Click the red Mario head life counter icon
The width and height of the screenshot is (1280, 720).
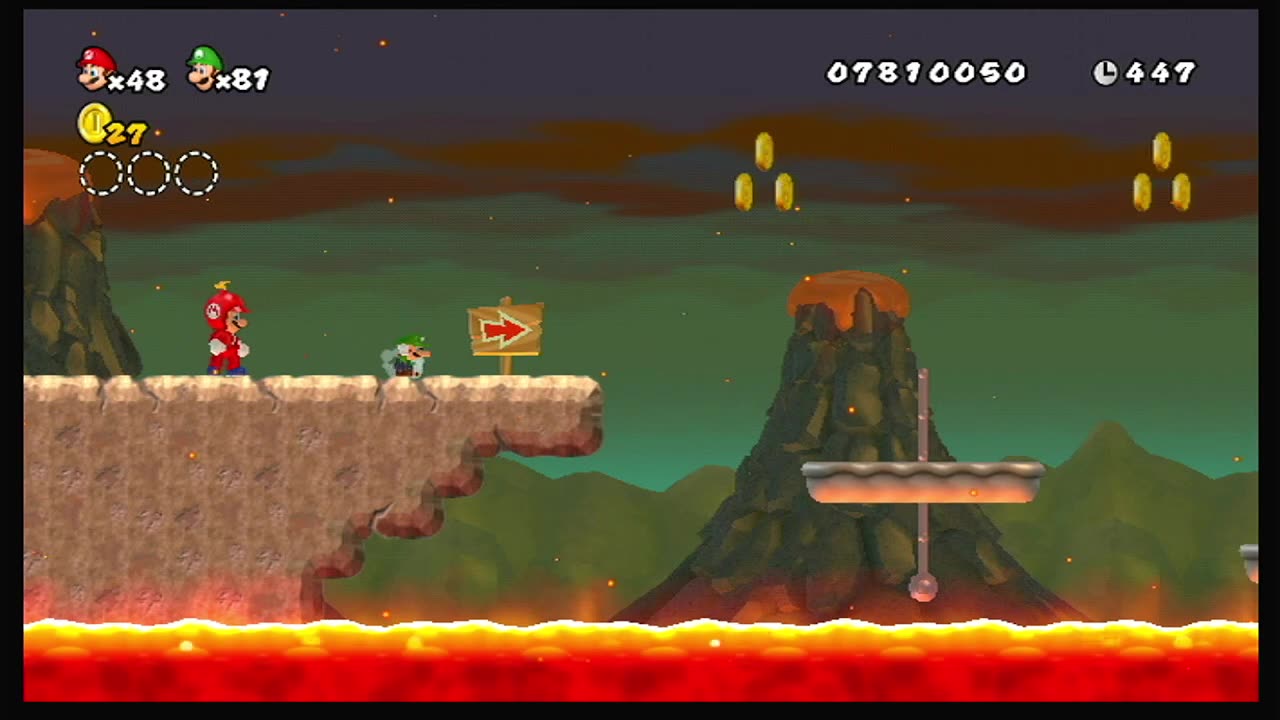coord(95,70)
